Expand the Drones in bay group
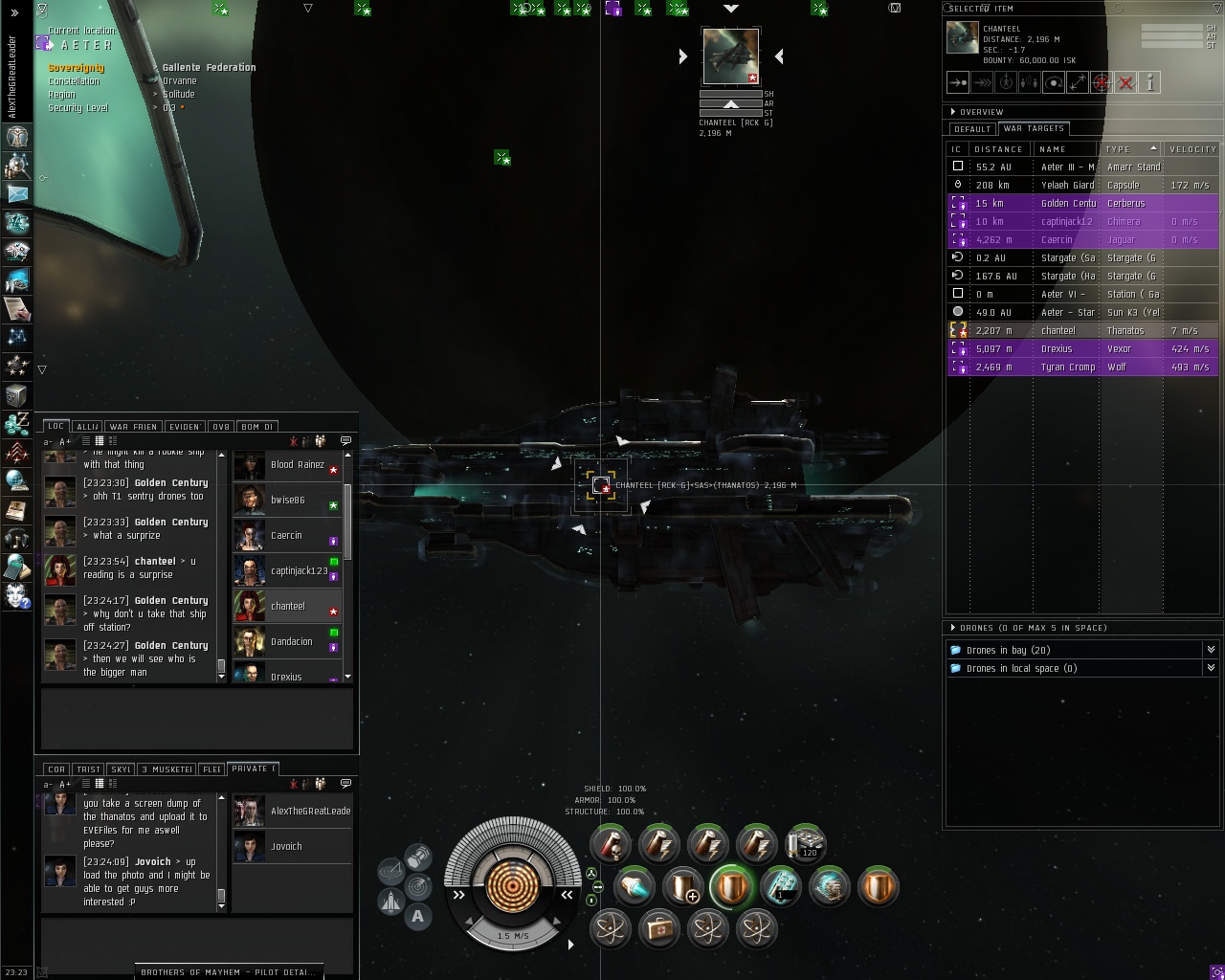Screen dimensions: 1225x980 click(1210, 650)
